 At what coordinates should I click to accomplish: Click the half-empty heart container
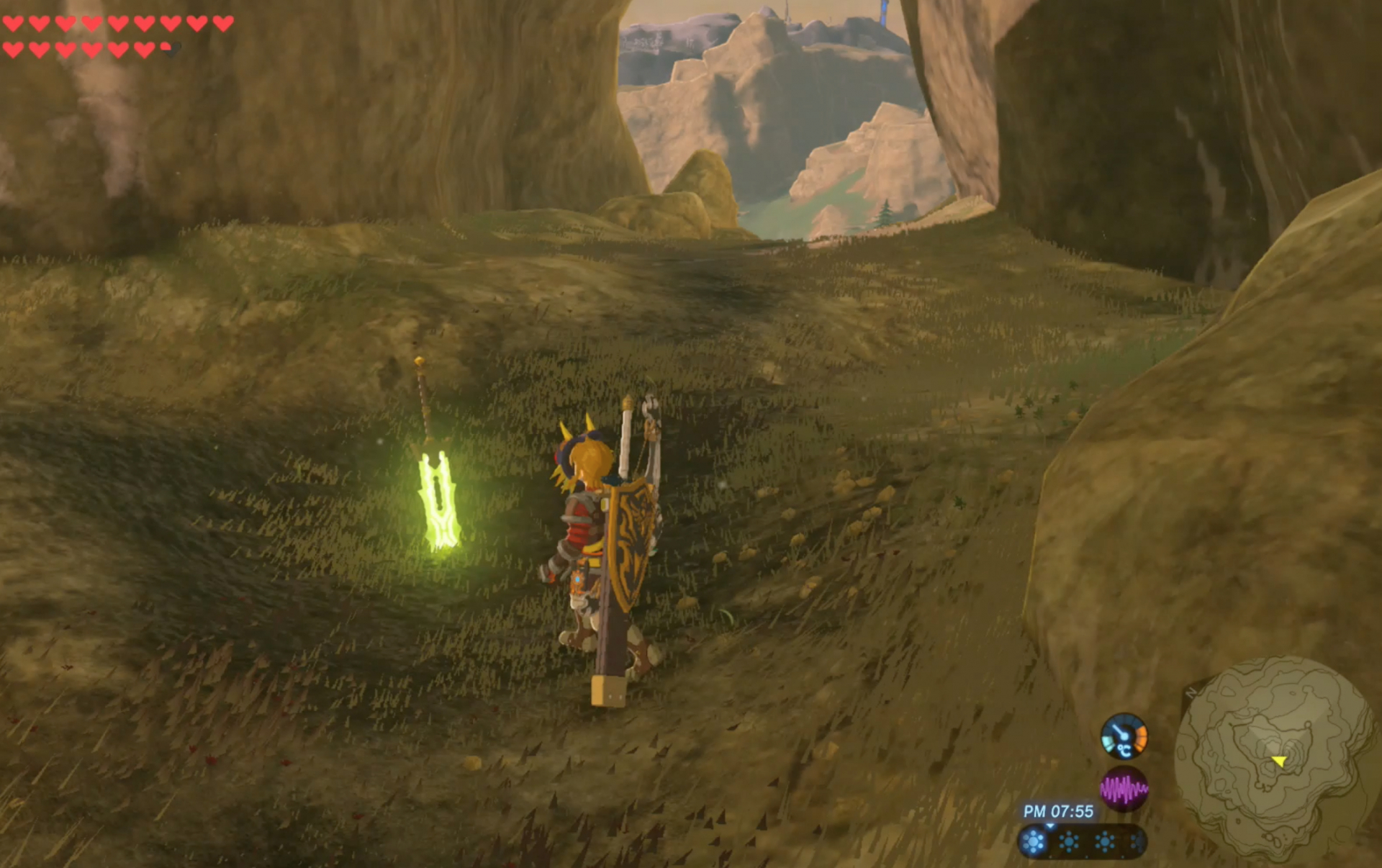coord(171,50)
